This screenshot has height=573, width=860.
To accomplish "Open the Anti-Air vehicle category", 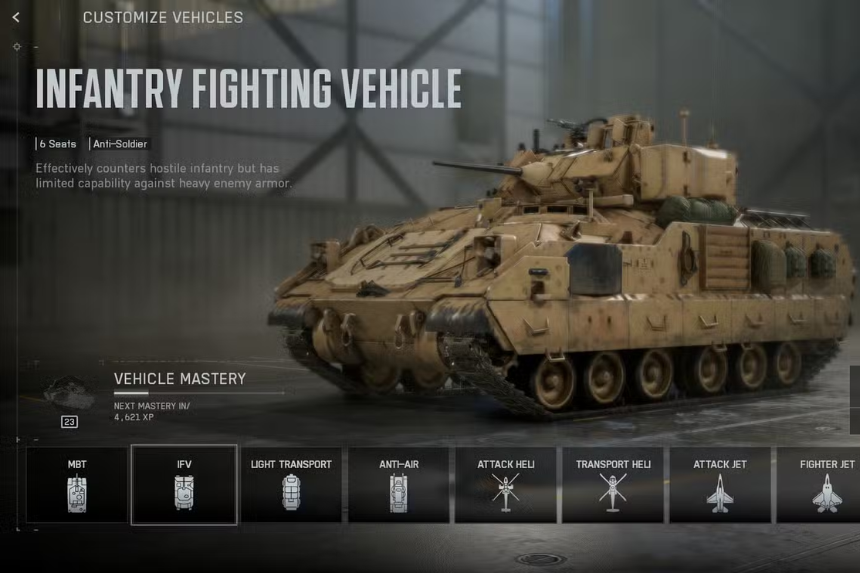I will coord(398,485).
